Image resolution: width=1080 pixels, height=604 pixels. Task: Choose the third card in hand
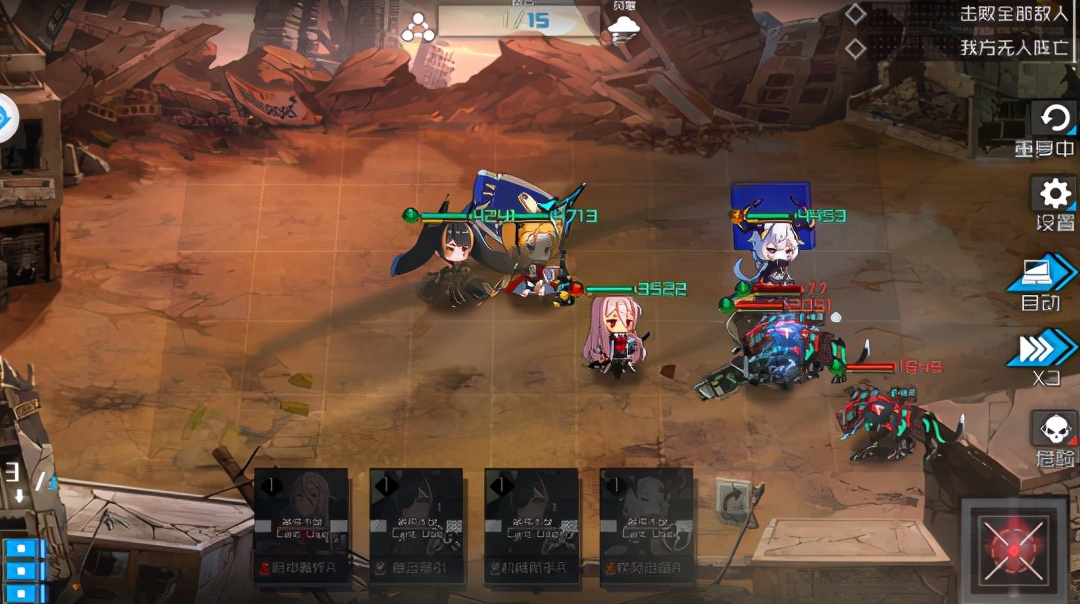[531, 526]
